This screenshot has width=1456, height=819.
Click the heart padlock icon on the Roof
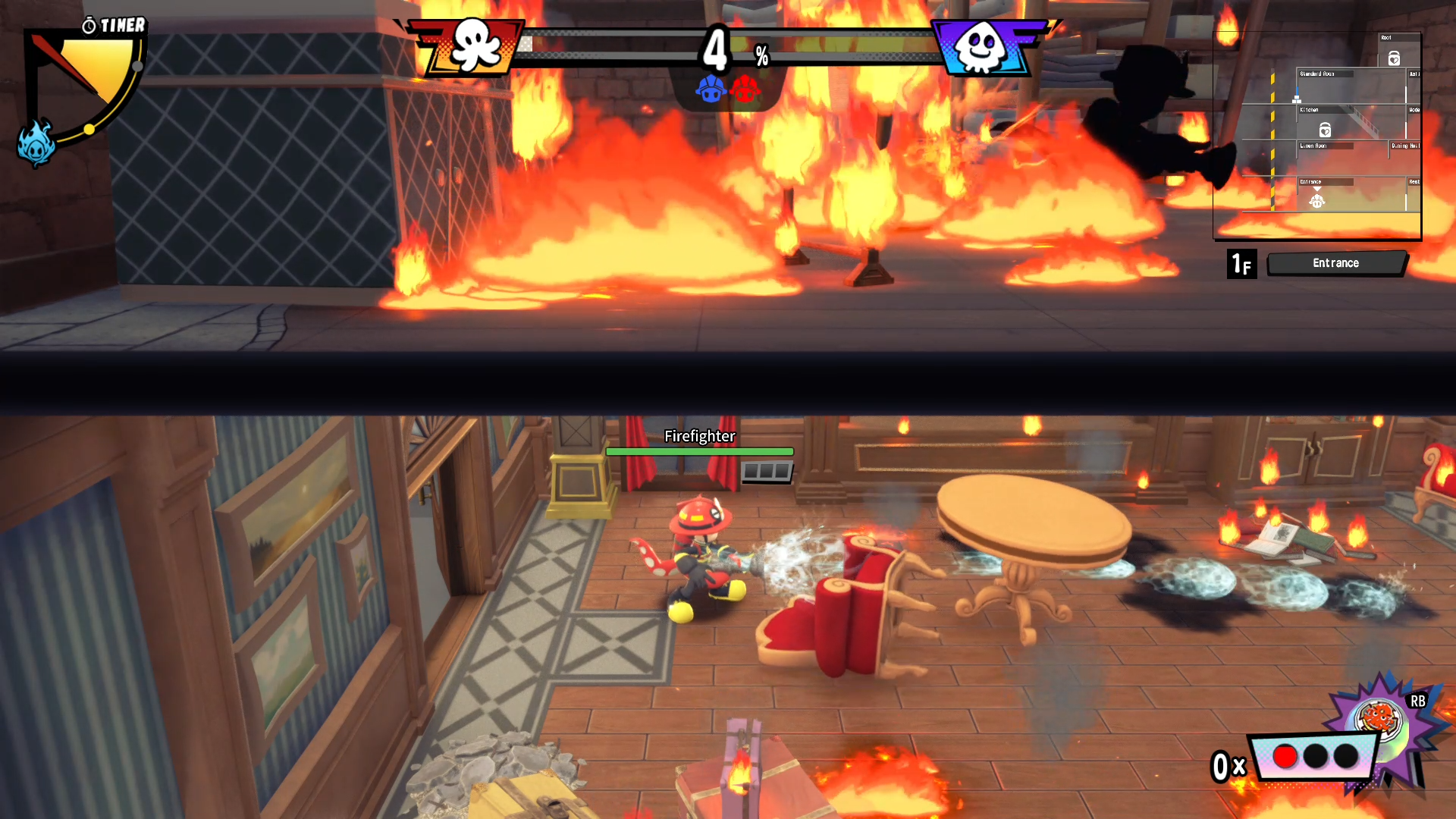point(1395,59)
